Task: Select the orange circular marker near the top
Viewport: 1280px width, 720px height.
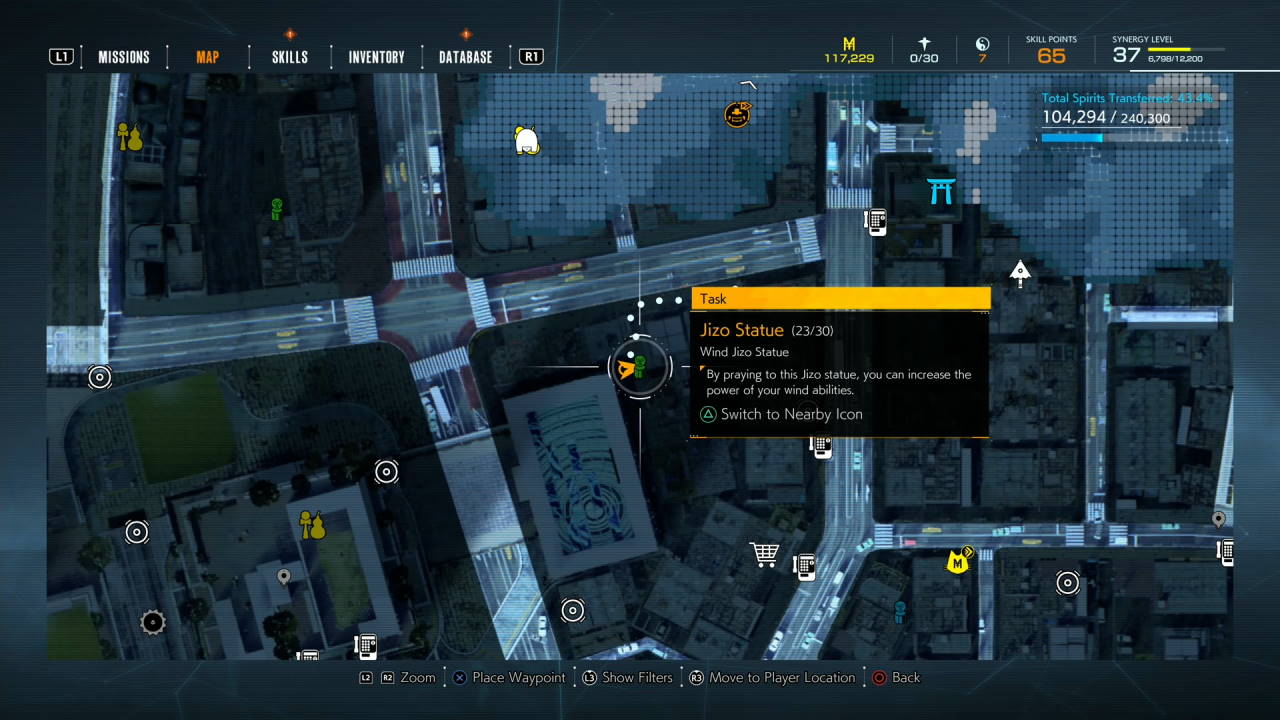Action: (738, 113)
